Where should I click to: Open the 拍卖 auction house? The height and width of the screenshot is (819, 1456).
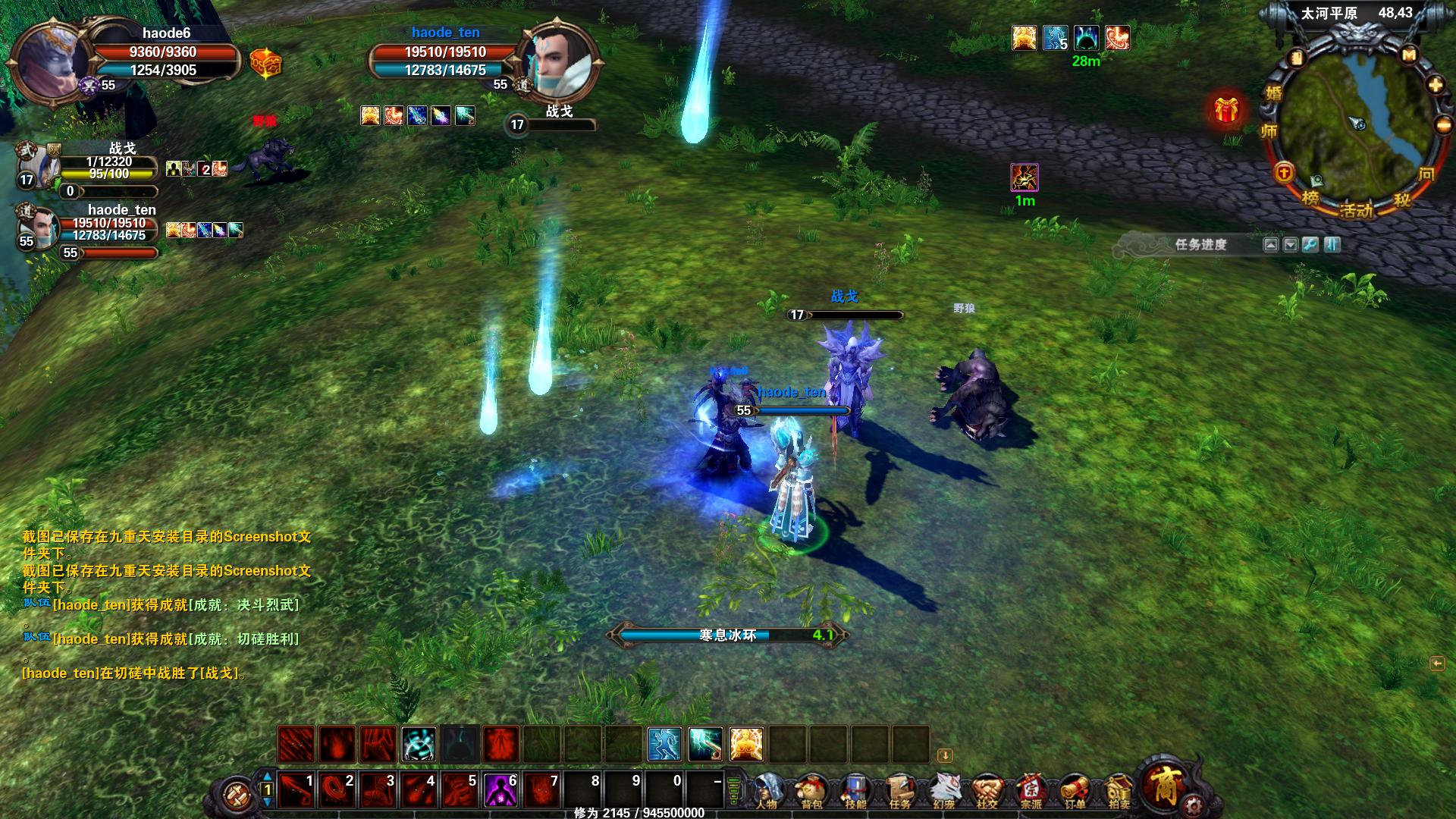point(1119,792)
